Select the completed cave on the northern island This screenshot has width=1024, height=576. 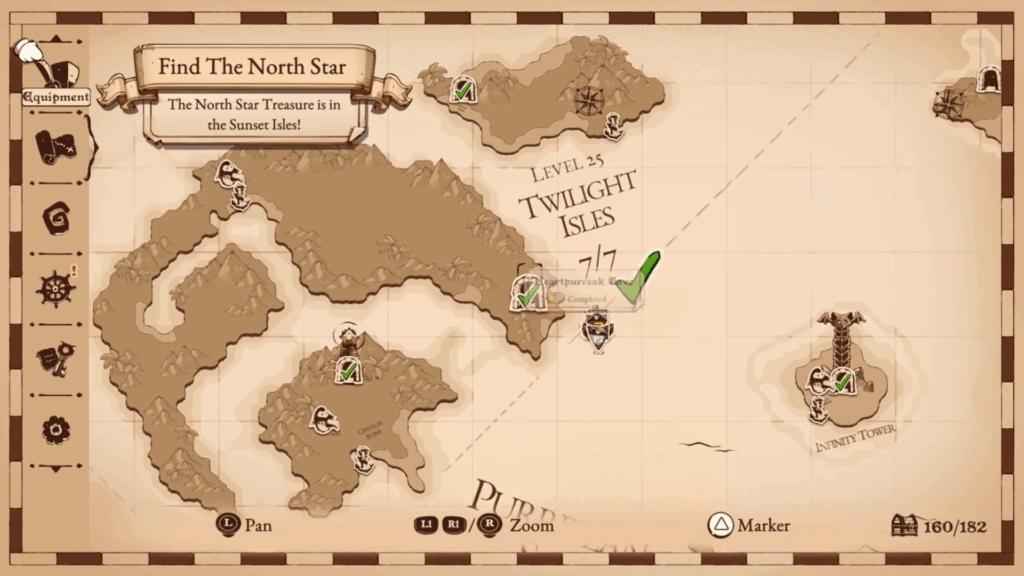tap(462, 90)
